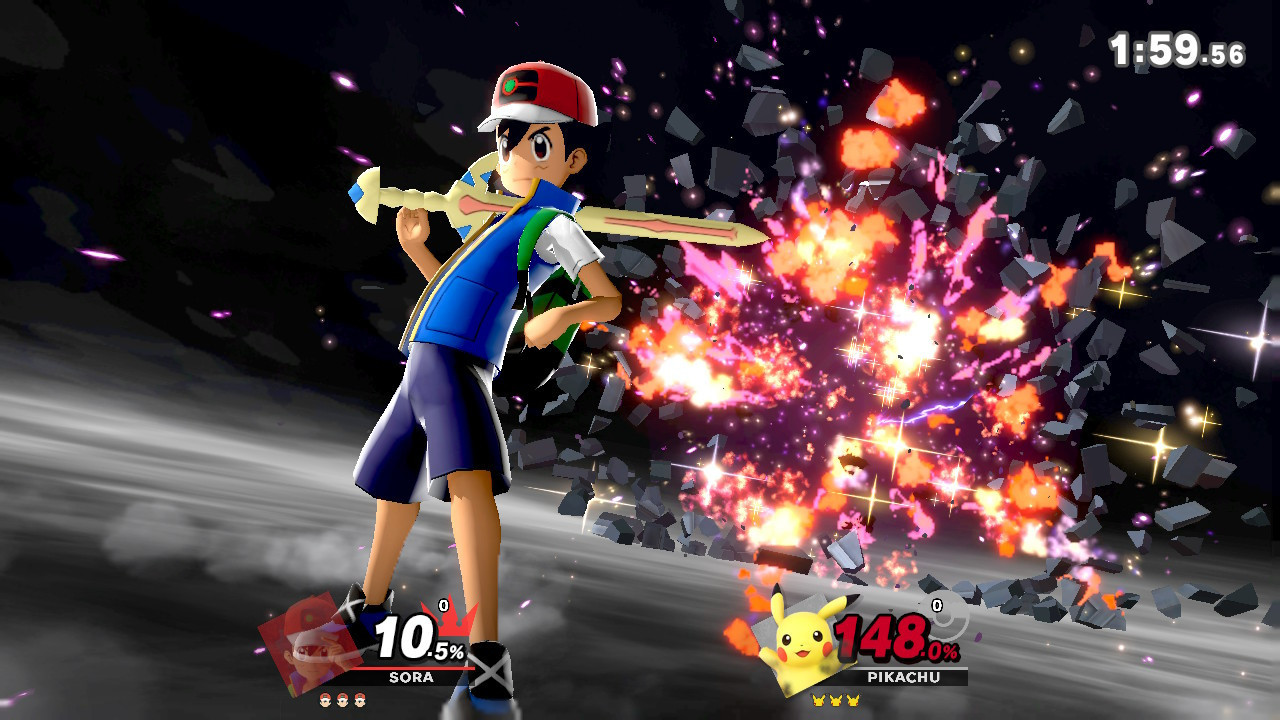The width and height of the screenshot is (1280, 720).
Task: Toggle Pikachu's KO counter badge showing 0
Action: [x=936, y=604]
